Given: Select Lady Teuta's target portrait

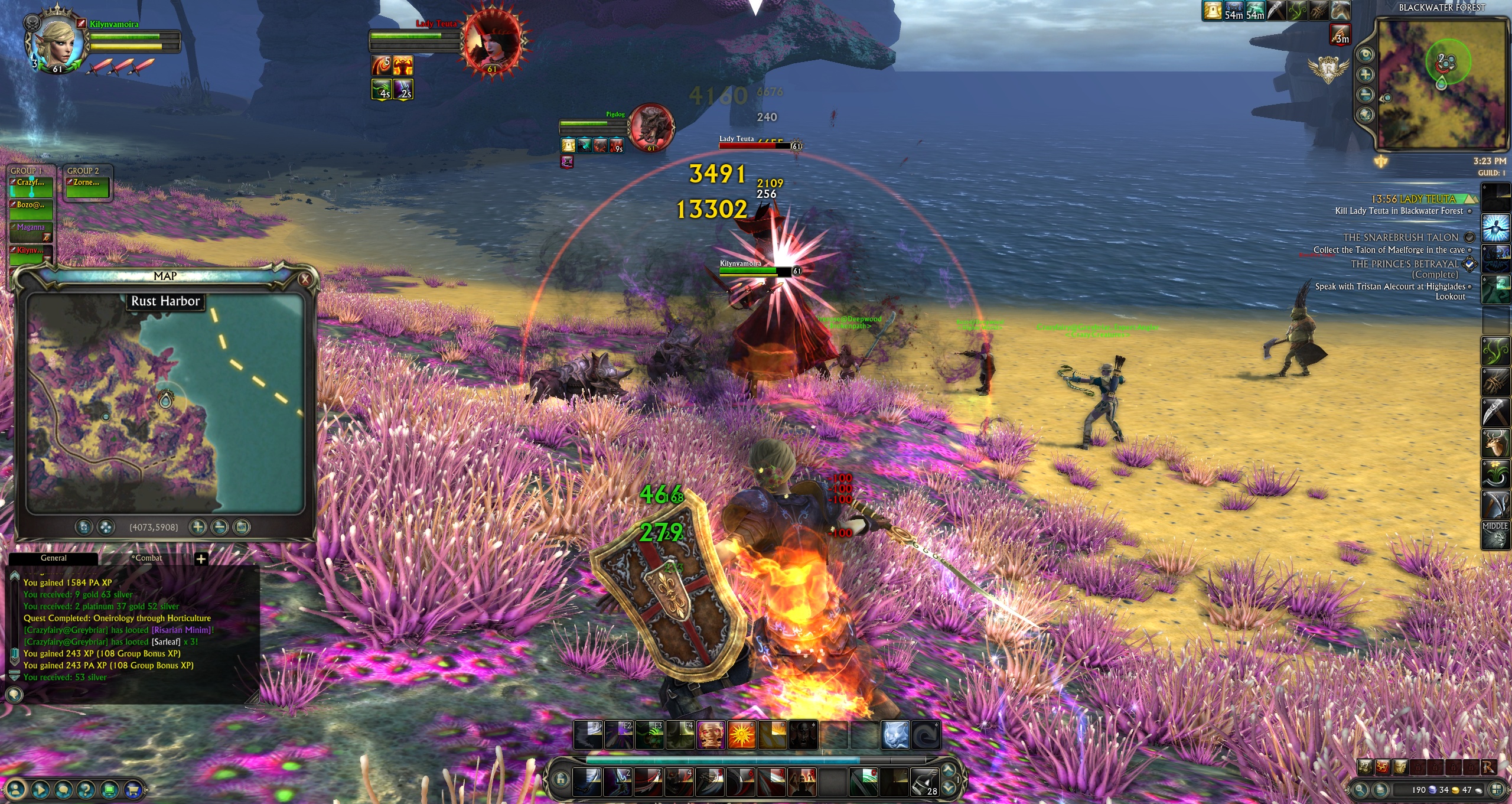Looking at the screenshot, I should [x=491, y=41].
